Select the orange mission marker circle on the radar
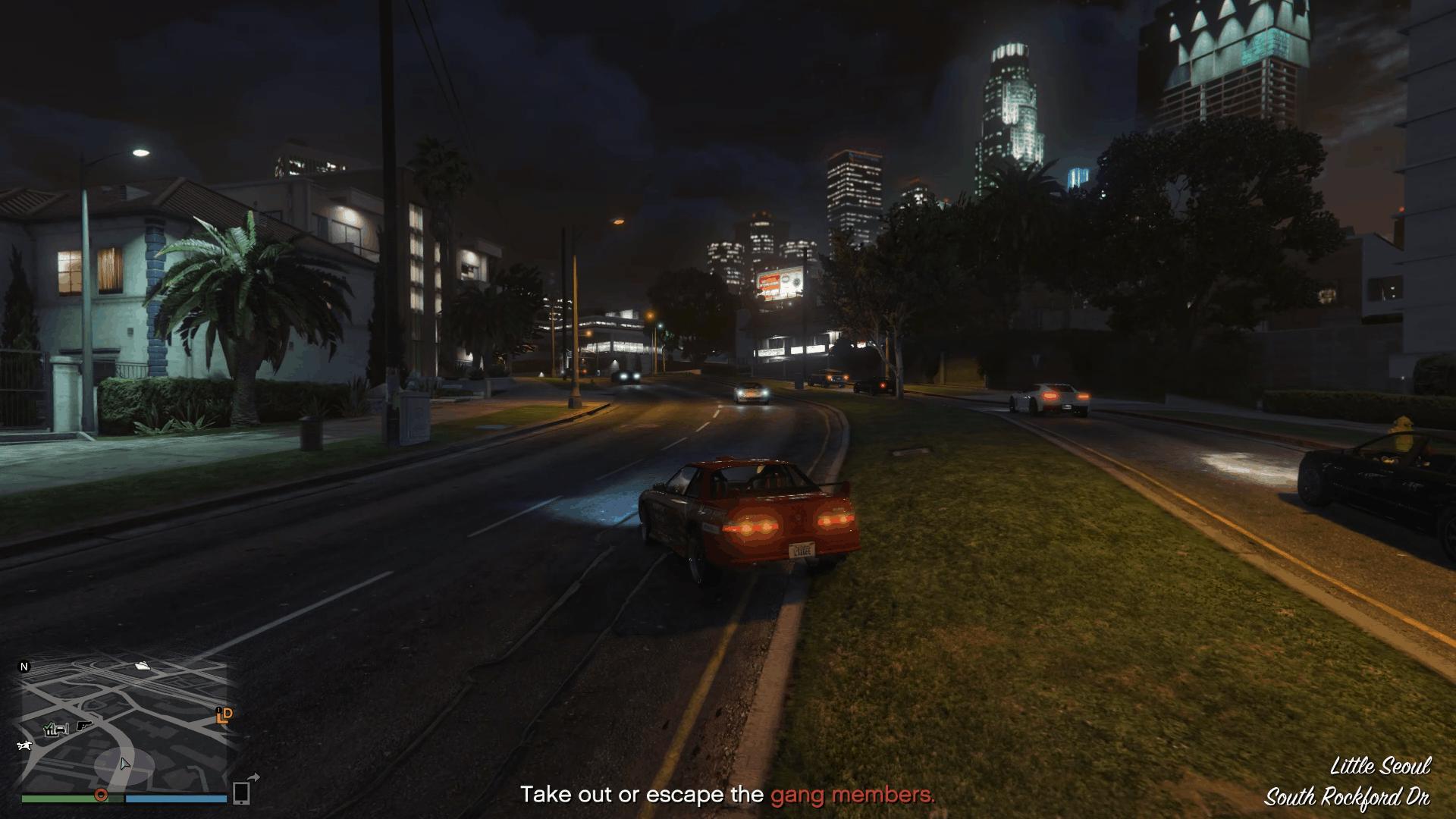This screenshot has width=1456, height=819. click(101, 795)
